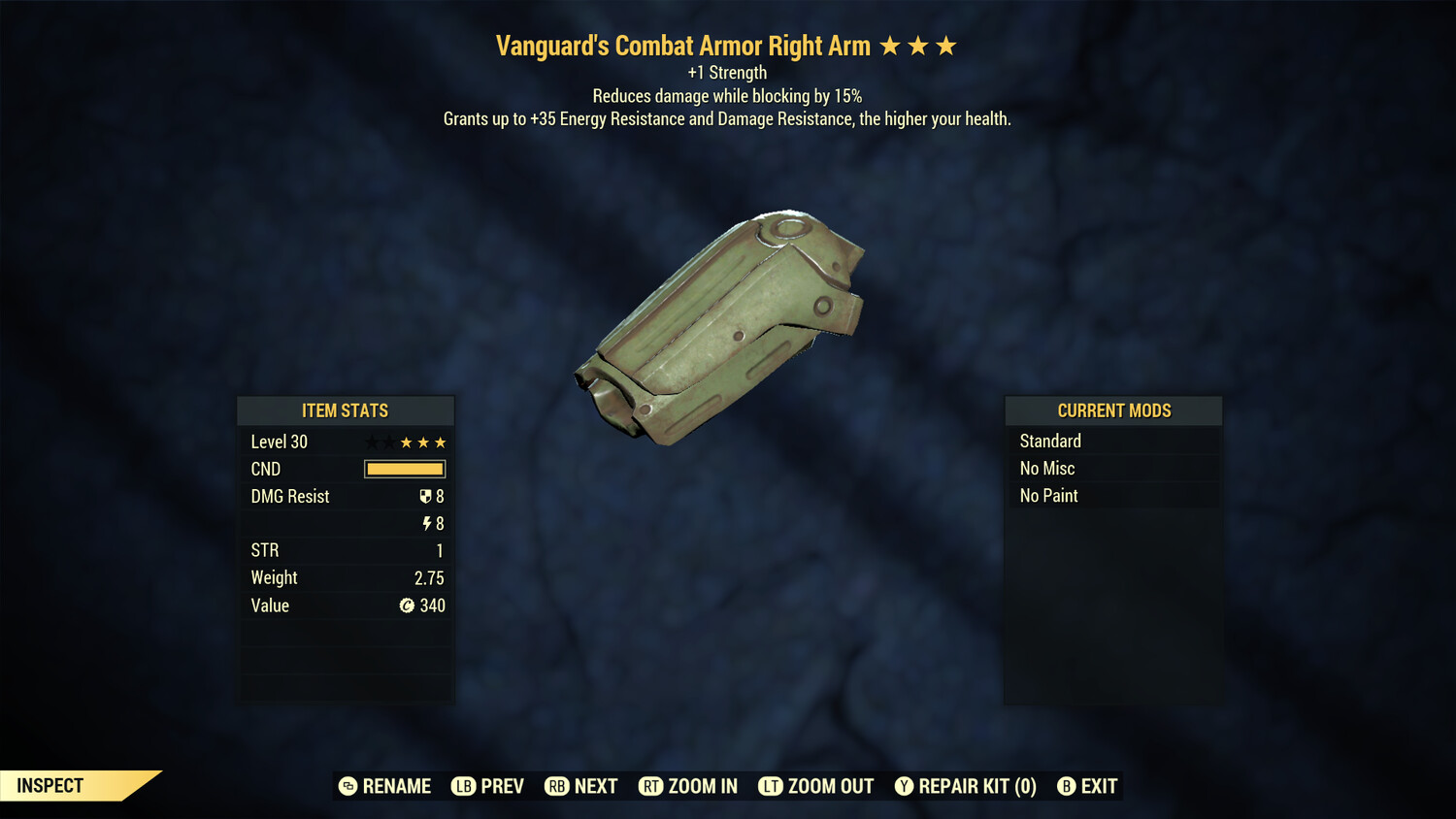Expand the Standard mod entry

point(1112,441)
